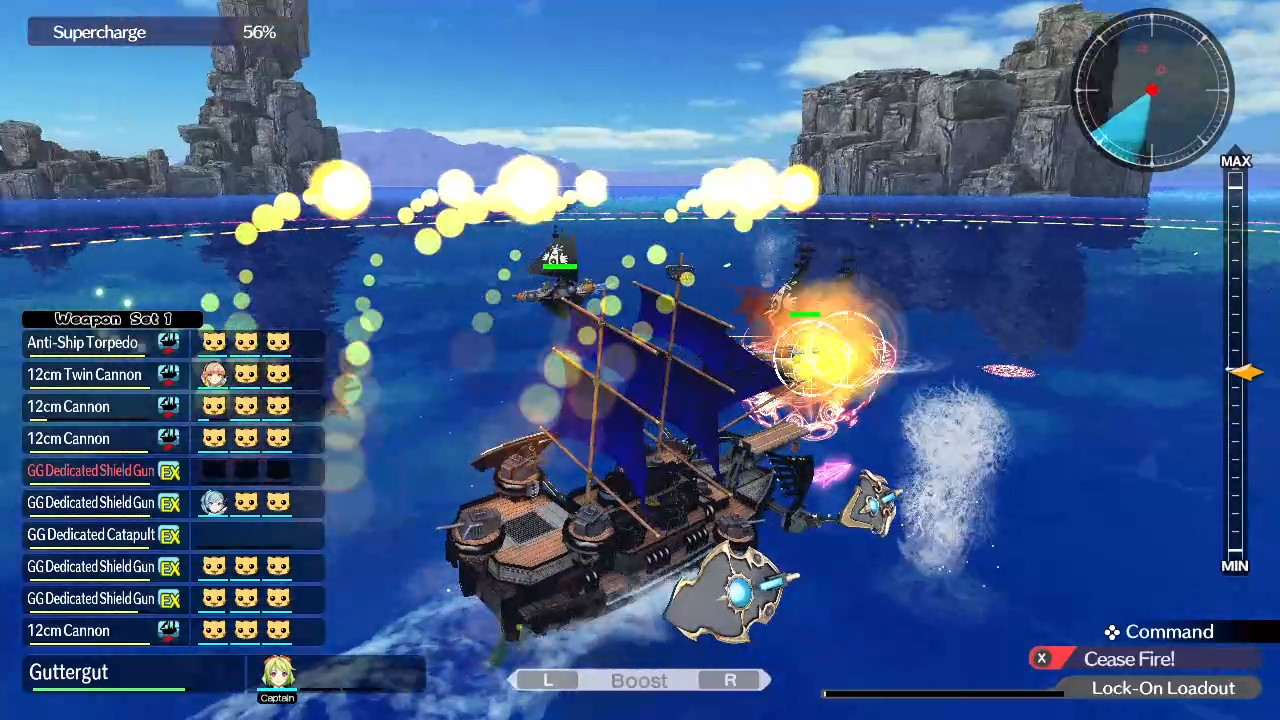Expand the Weapon Set 1 header
This screenshot has height=720, width=1280.
[x=112, y=319]
